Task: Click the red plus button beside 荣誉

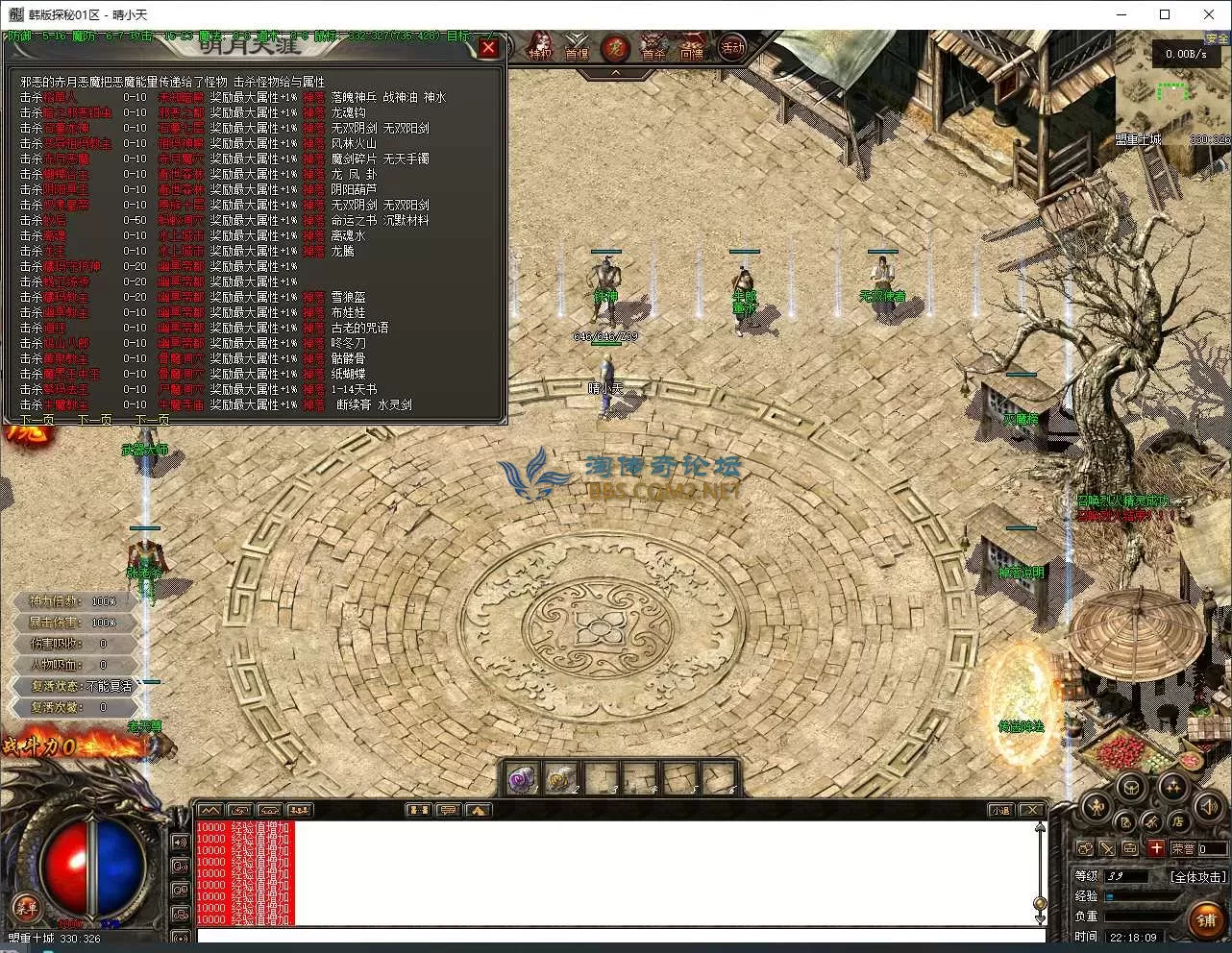Action: pos(1156,848)
